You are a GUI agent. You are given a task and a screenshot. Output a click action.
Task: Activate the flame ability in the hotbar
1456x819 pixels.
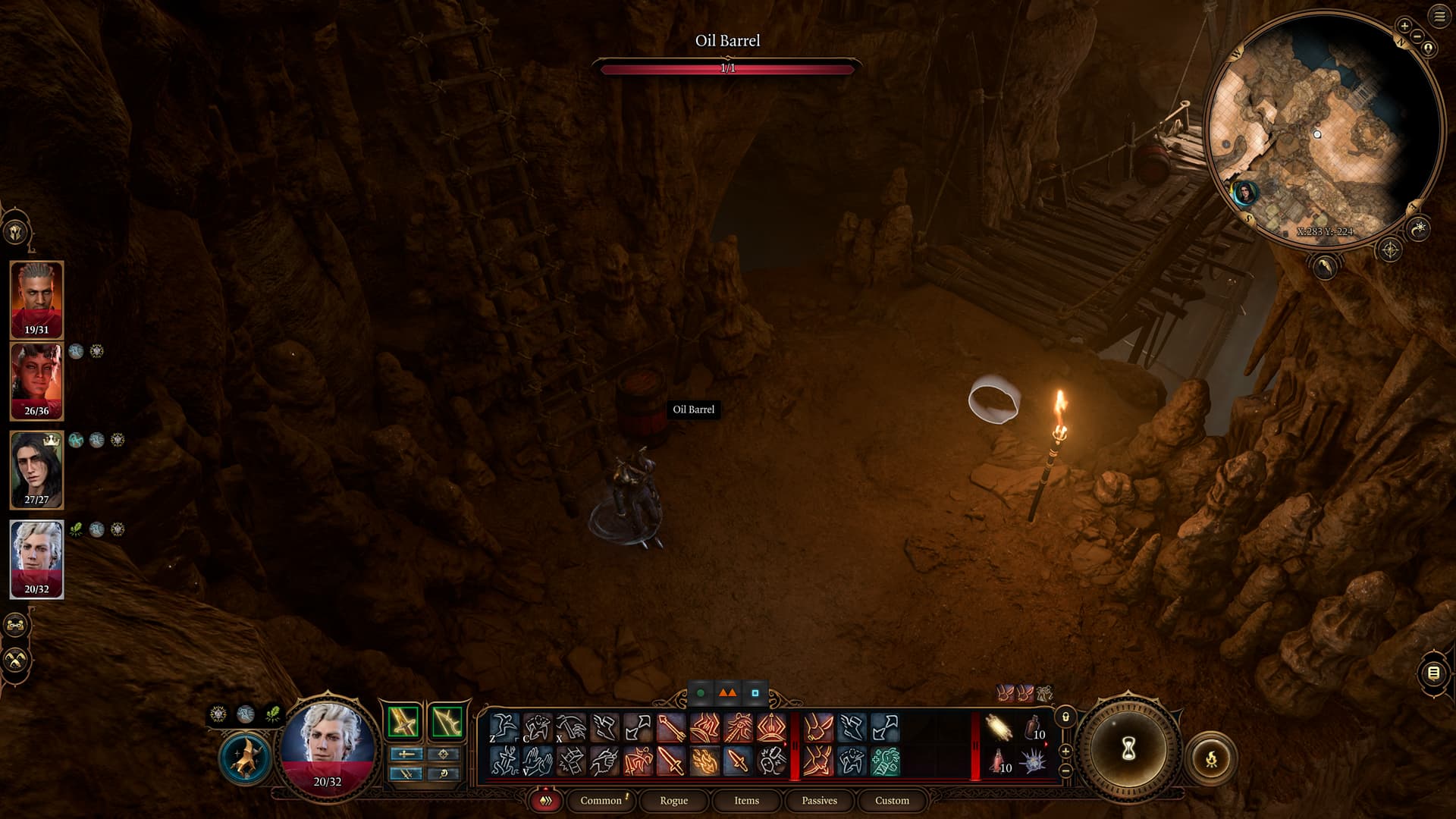[704, 761]
